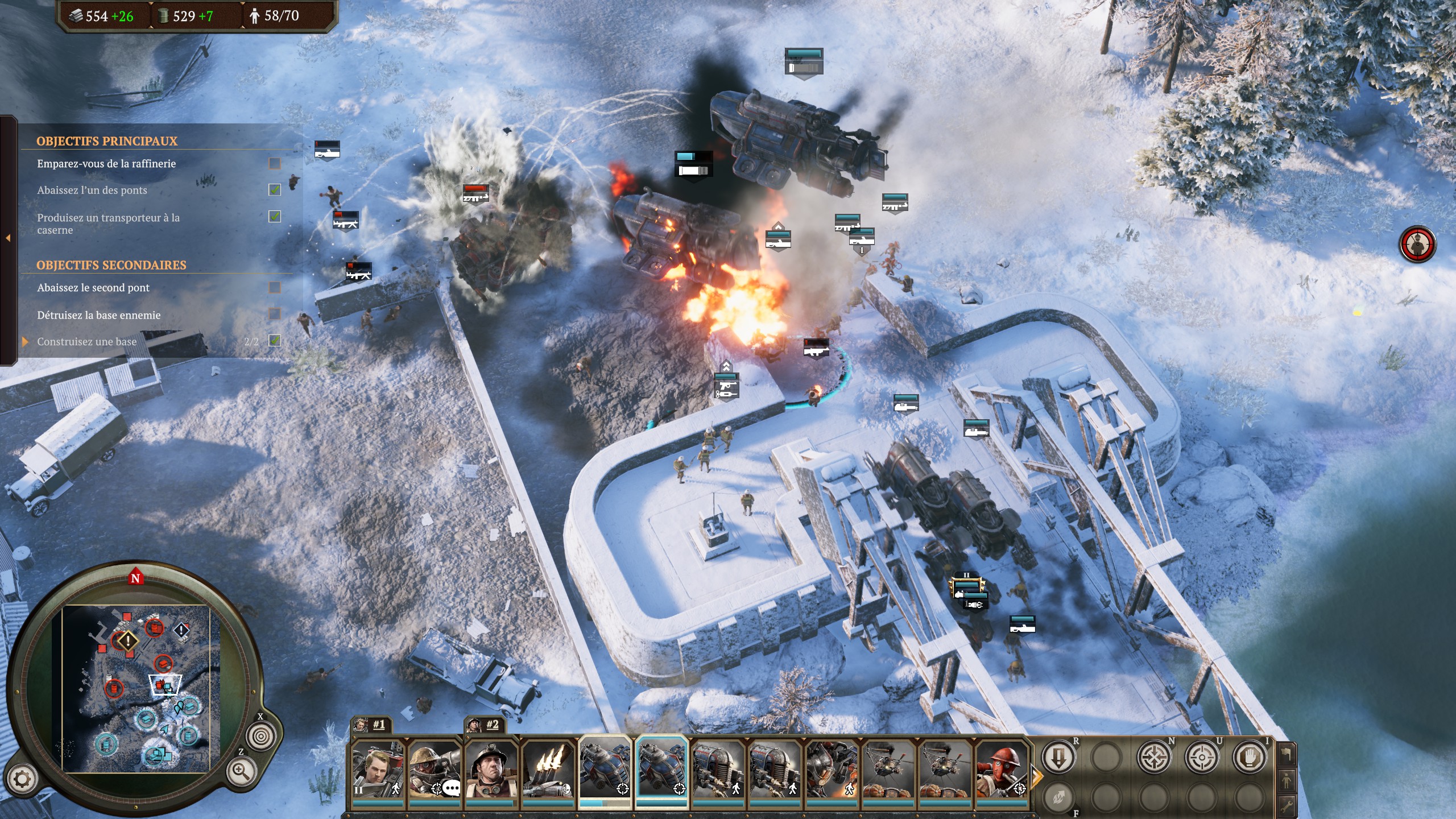Viewport: 1456px width, 819px height.
Task: Open settings with the gear button
Action: pos(22,779)
